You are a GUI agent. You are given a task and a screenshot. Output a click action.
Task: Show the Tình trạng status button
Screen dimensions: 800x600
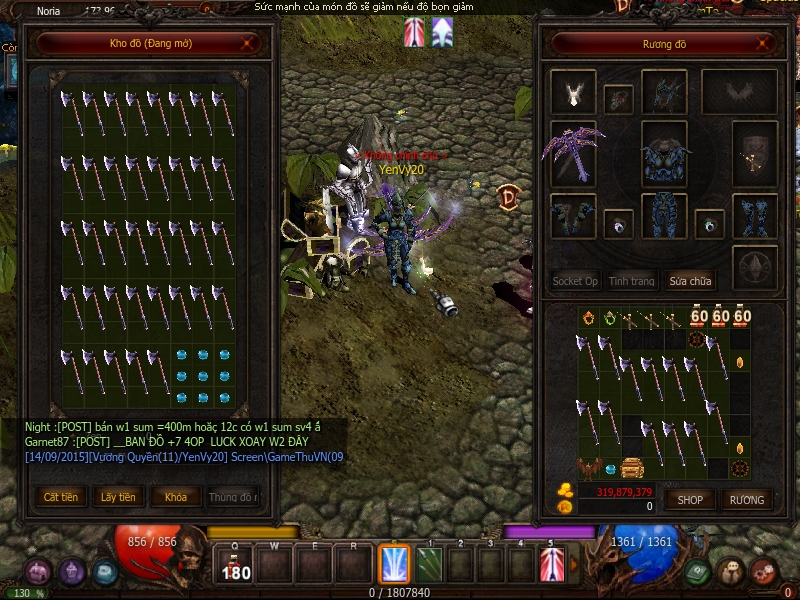[632, 281]
